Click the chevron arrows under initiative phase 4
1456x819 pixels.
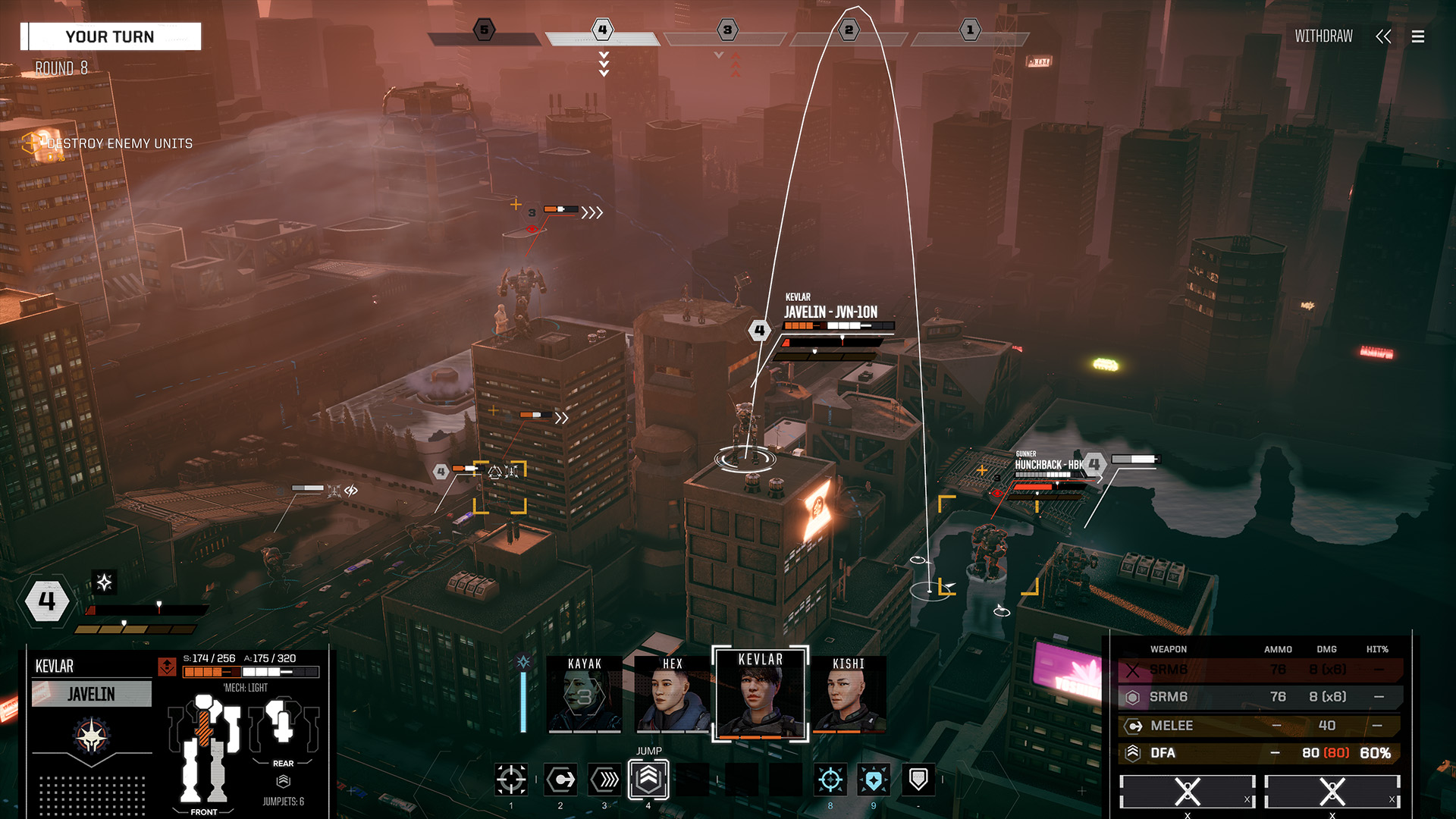603,64
